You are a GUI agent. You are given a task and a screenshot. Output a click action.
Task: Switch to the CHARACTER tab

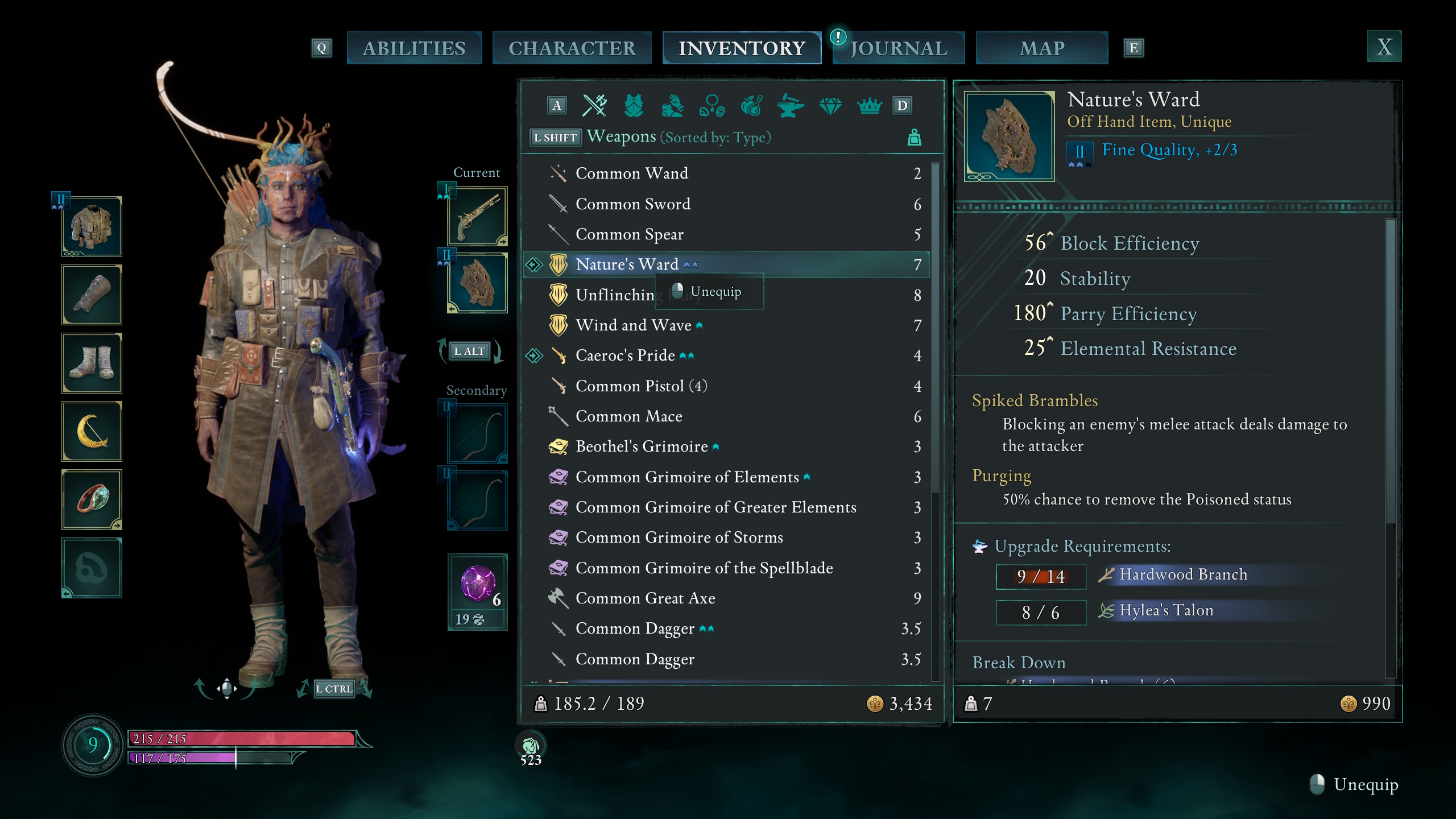[572, 48]
